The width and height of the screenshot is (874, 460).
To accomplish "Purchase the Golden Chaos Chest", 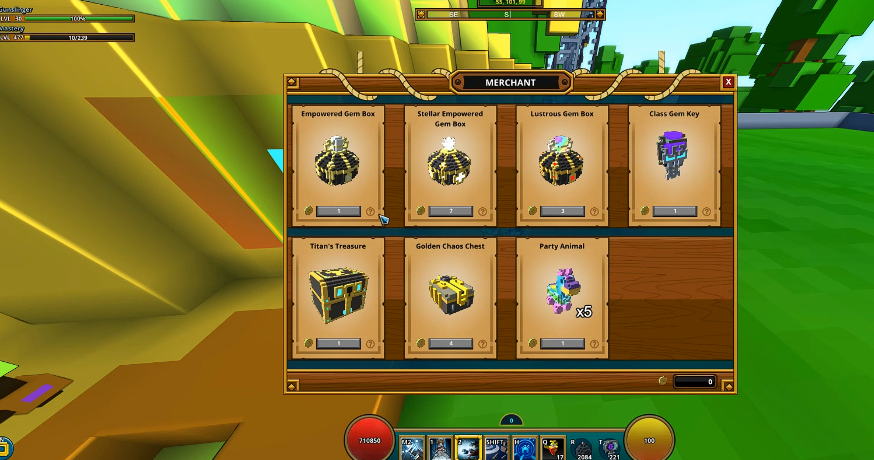I will tap(450, 343).
